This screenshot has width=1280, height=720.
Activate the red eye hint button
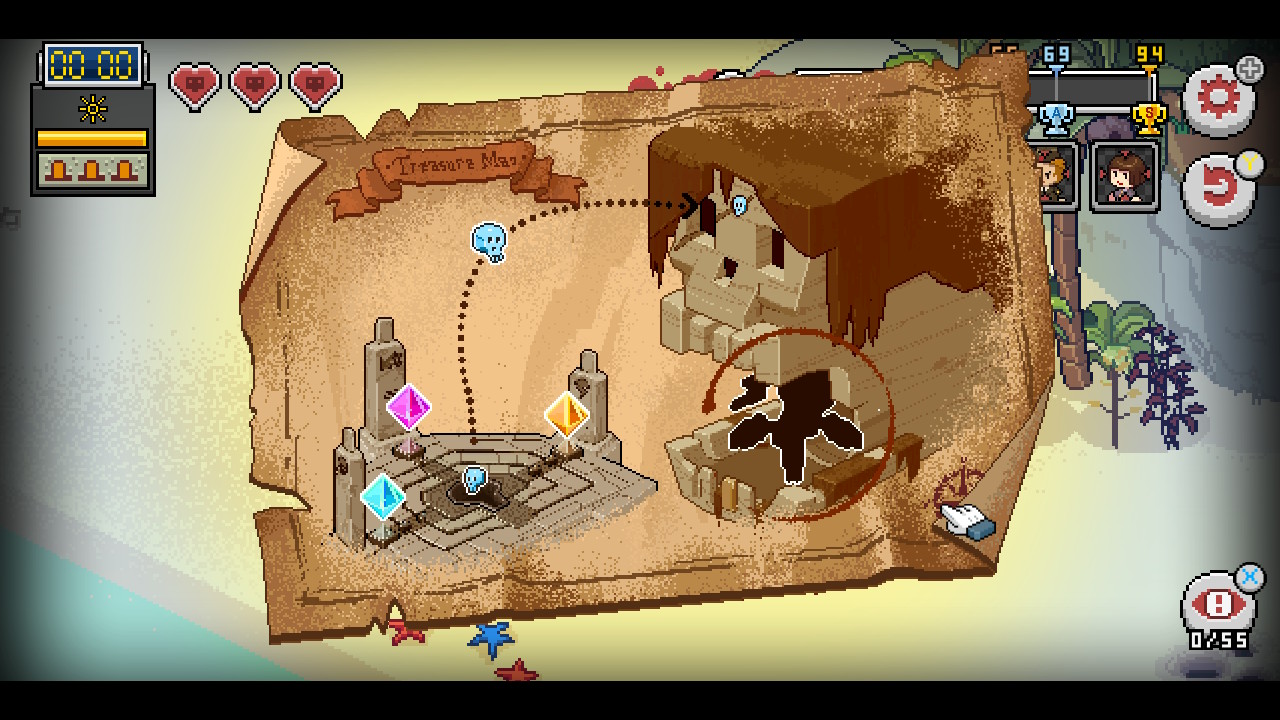1217,605
